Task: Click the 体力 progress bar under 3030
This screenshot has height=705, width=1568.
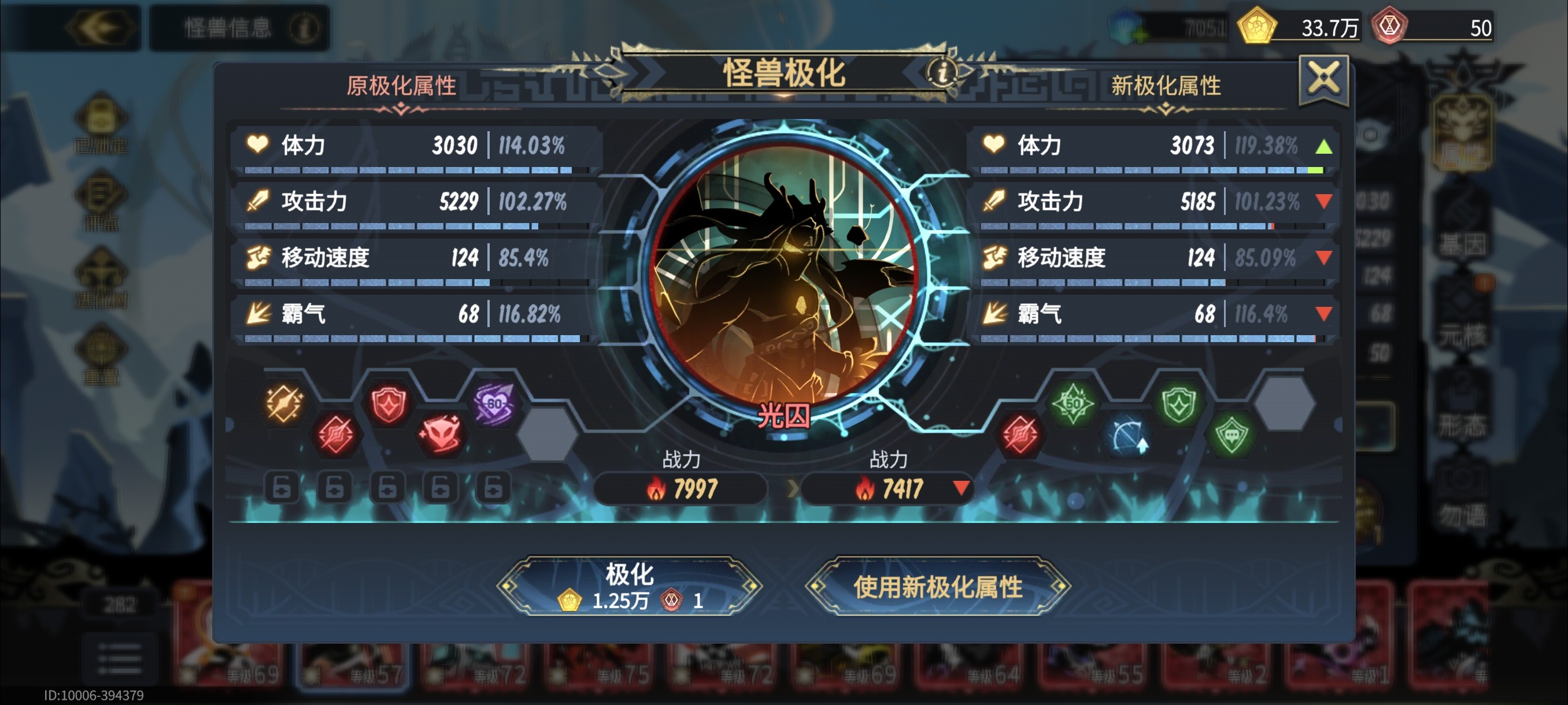Action: coord(408,171)
